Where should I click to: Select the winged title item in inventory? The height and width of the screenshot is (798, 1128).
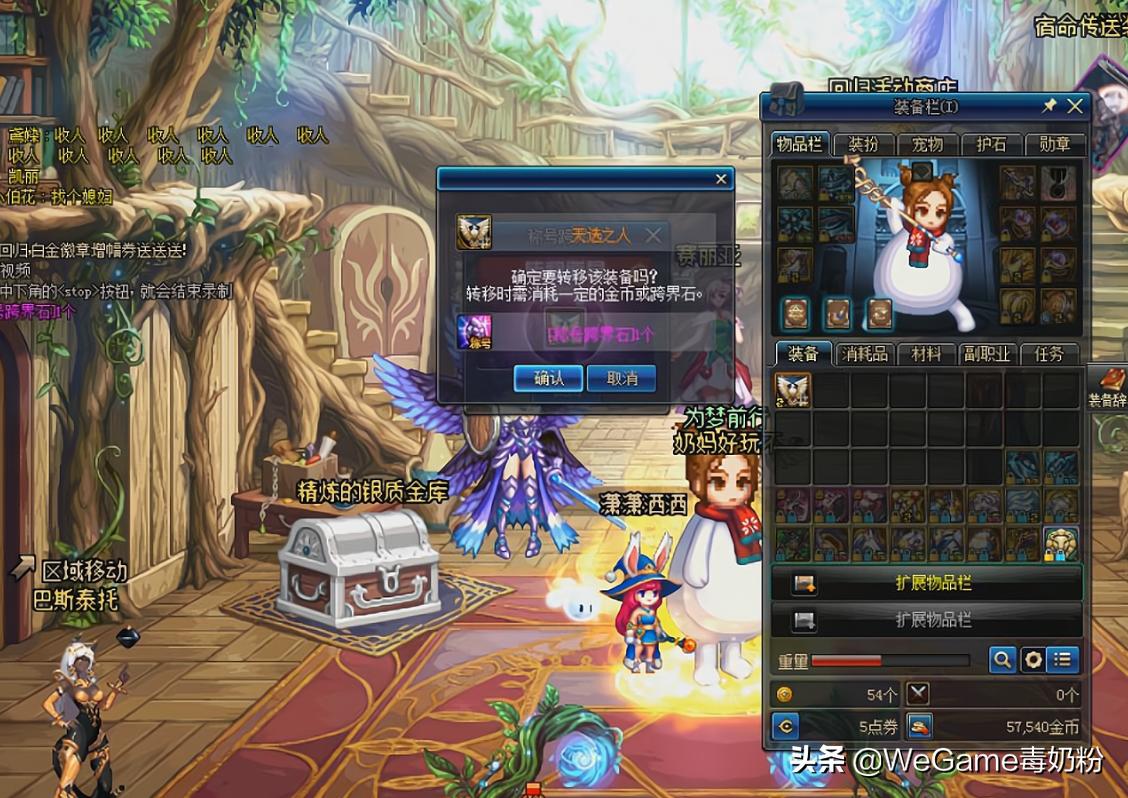(793, 390)
